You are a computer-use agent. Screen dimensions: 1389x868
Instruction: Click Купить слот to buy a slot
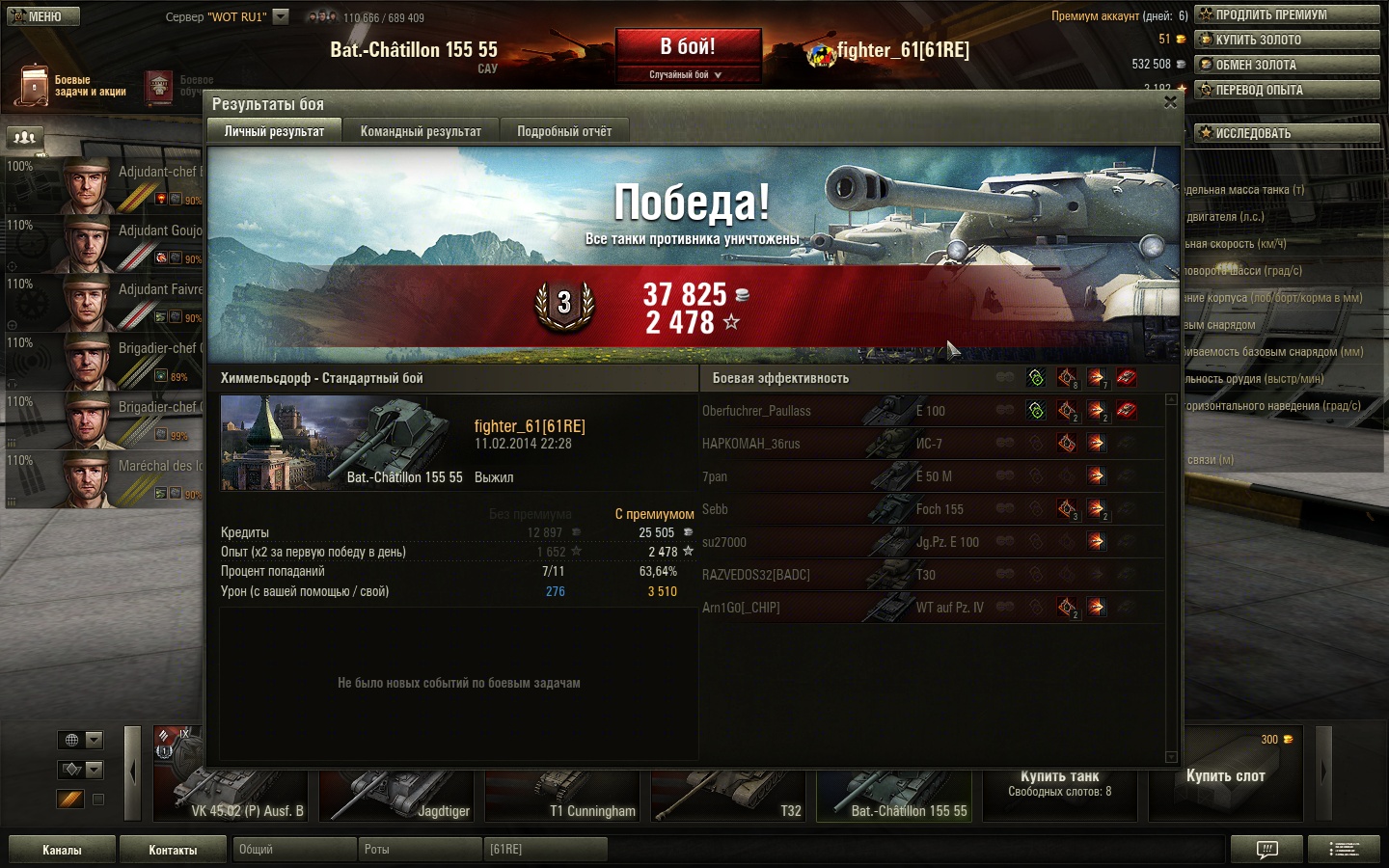tap(1225, 776)
